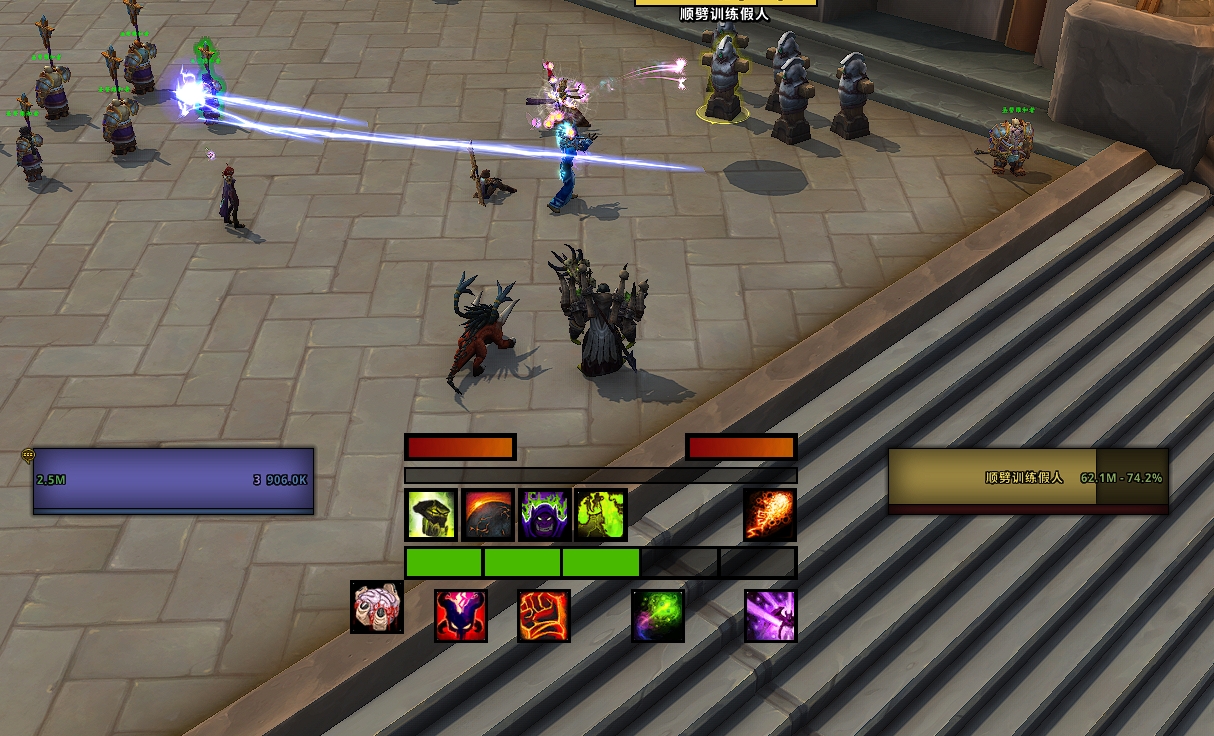Use the brain with eyes trinket
Image resolution: width=1214 pixels, height=736 pixels.
[x=377, y=607]
